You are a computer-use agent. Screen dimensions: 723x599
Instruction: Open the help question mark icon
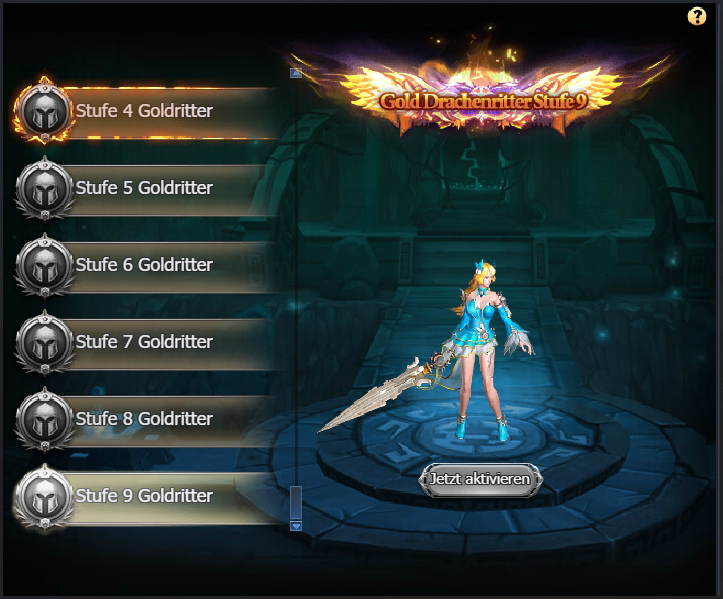click(697, 16)
